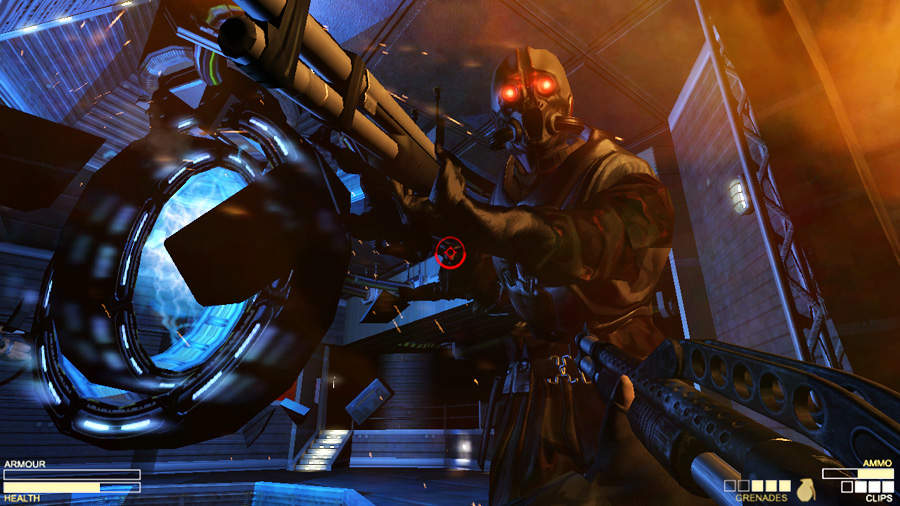
Task: Click the grenade icon in the HUD
Action: [804, 489]
